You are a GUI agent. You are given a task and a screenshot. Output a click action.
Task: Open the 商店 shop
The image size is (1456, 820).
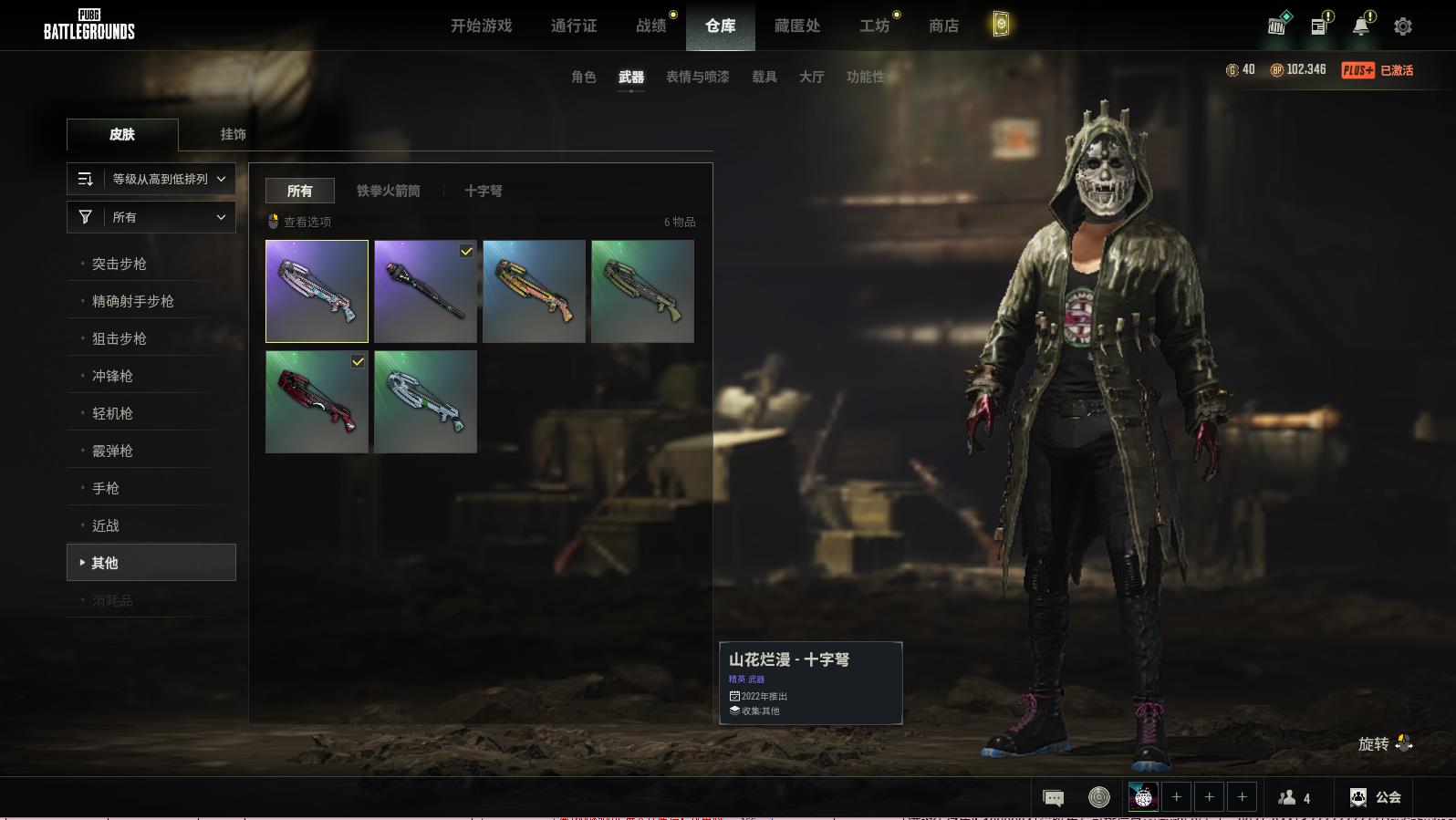point(943,26)
